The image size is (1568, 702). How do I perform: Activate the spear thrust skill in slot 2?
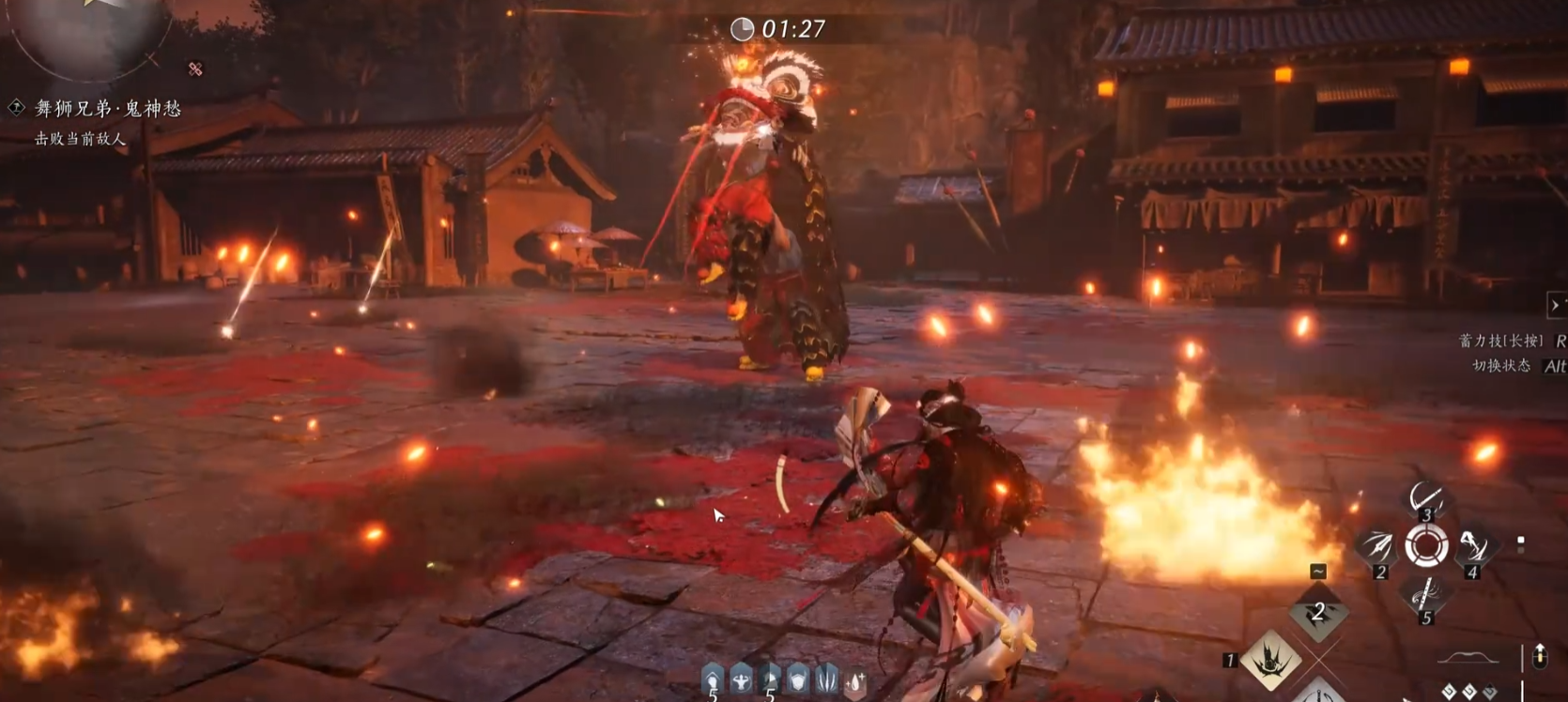(1377, 547)
